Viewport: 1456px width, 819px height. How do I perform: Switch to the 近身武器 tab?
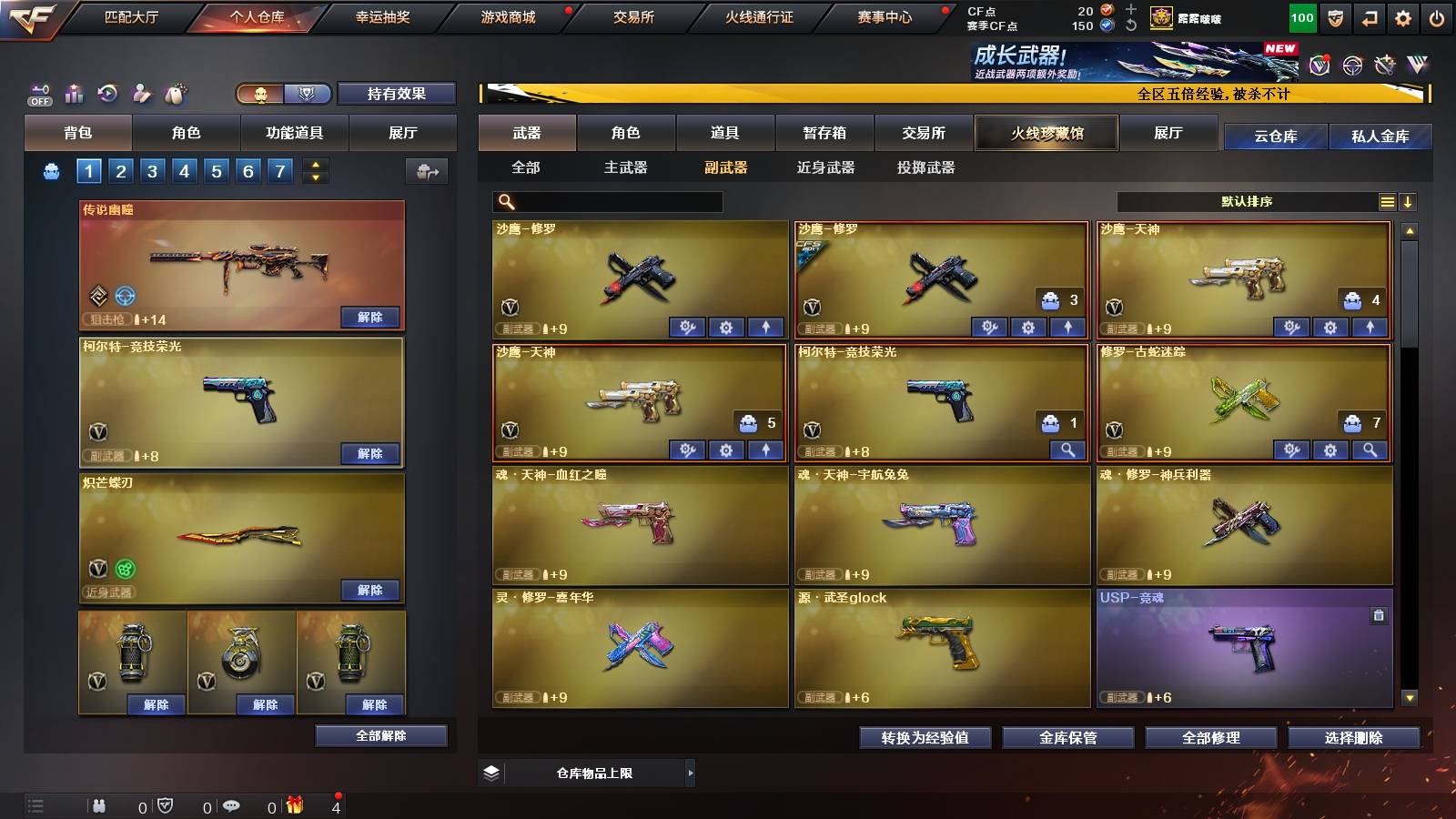click(x=827, y=168)
